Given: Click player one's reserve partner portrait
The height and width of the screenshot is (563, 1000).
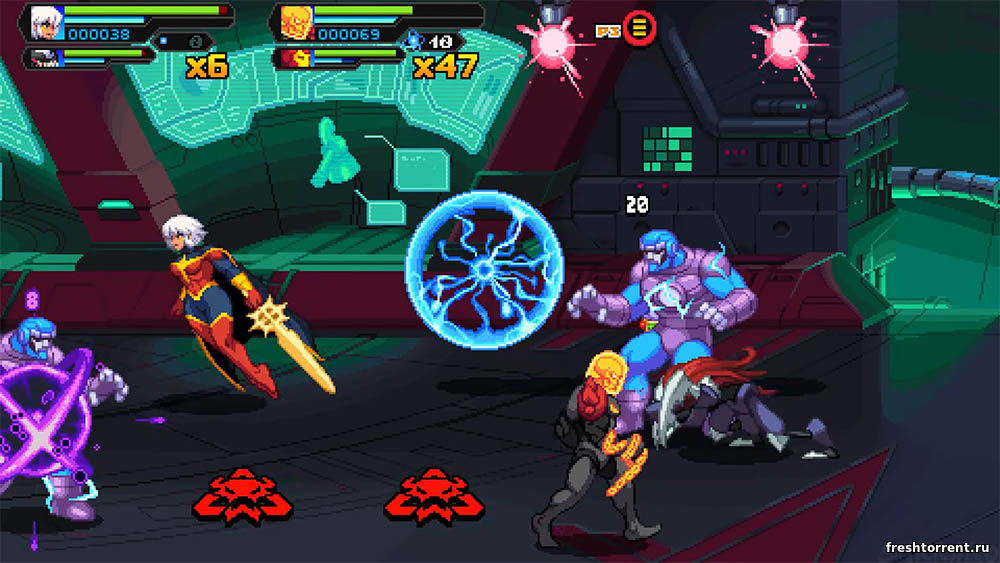Looking at the screenshot, I should [42, 58].
